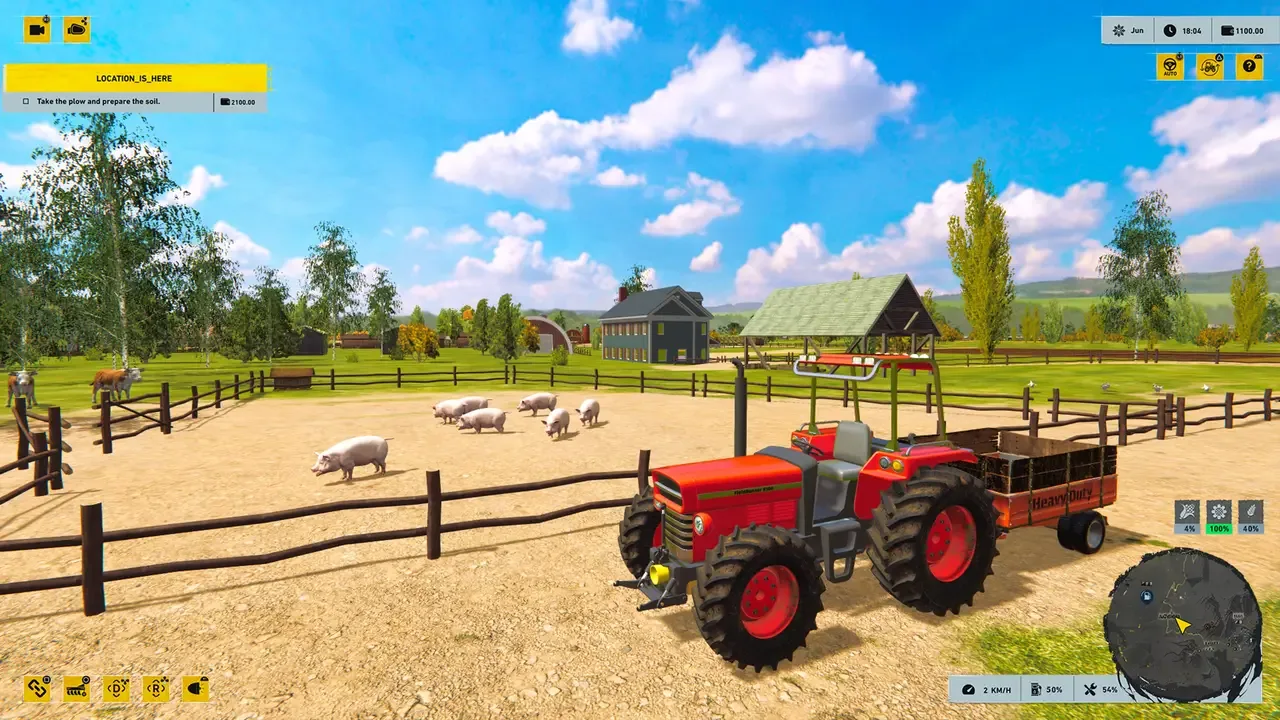Engage the Reverse gear R

pos(157,690)
